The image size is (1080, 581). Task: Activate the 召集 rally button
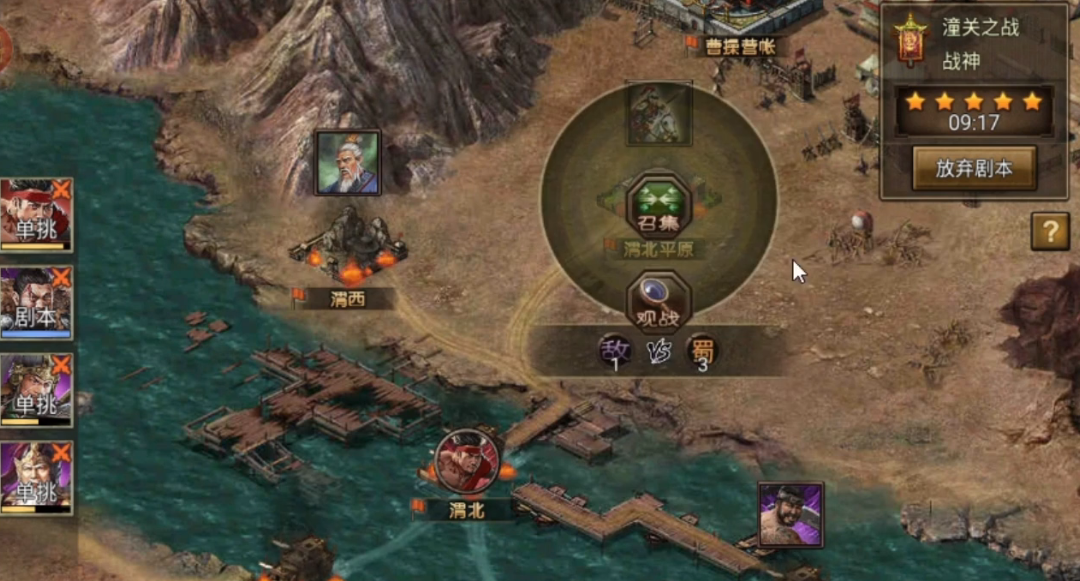(658, 205)
